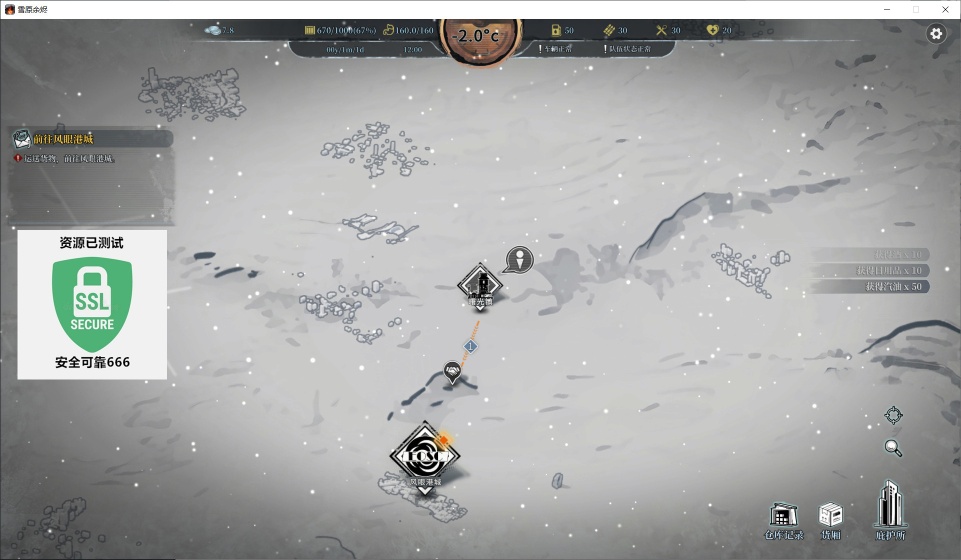Enter the 庇护所 shelter
Screen dimensions: 961x560
(888, 510)
